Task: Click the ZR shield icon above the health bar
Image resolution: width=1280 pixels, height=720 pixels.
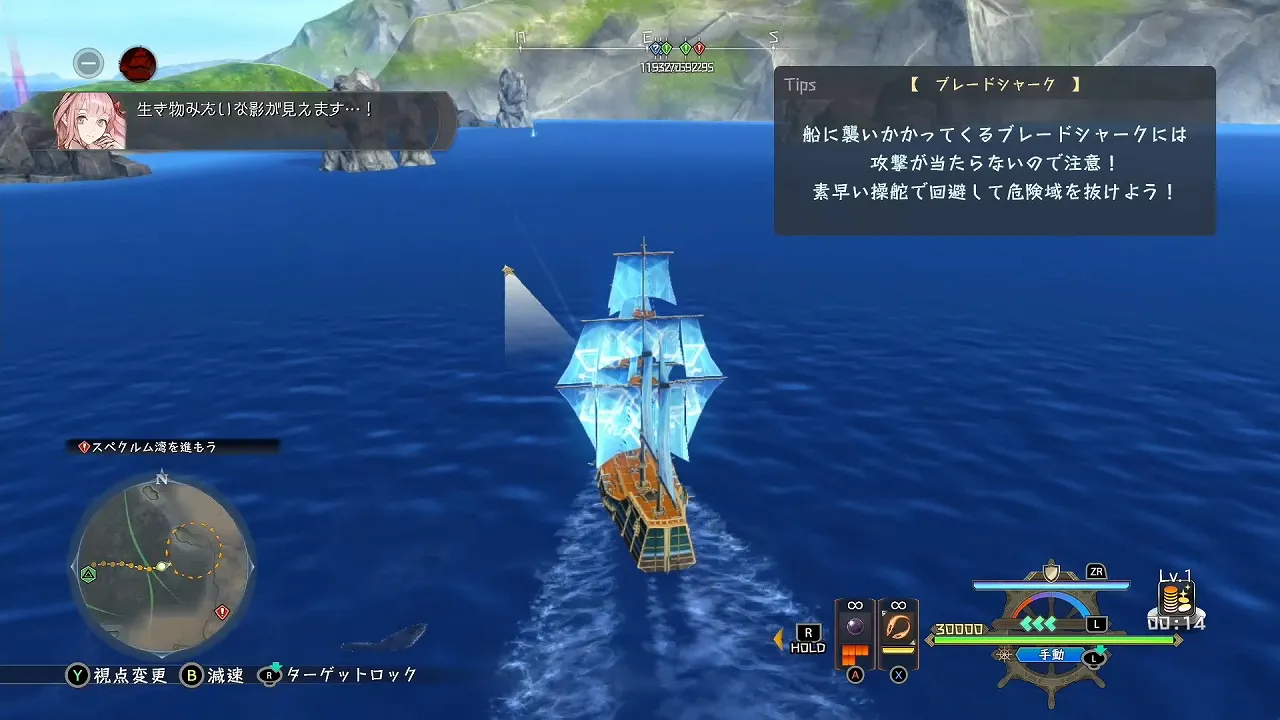Action: 1050,574
